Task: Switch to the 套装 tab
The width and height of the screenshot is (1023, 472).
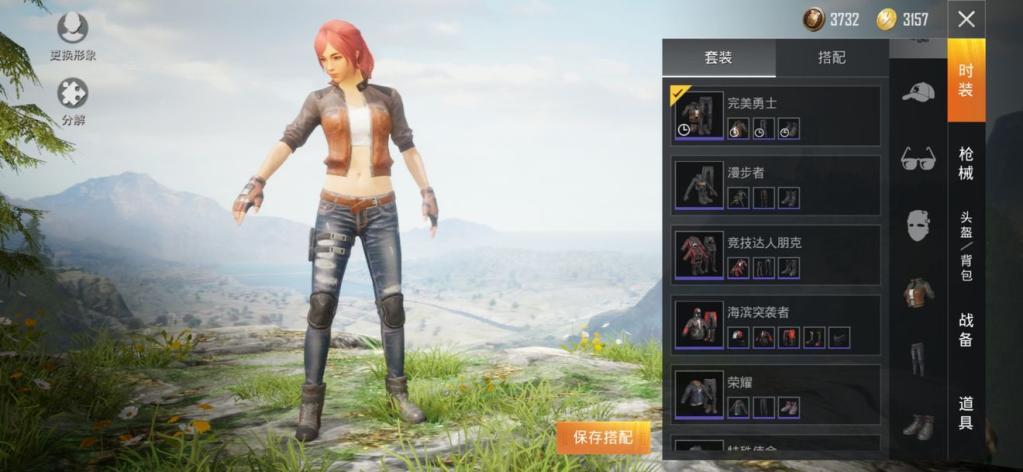Action: click(719, 58)
